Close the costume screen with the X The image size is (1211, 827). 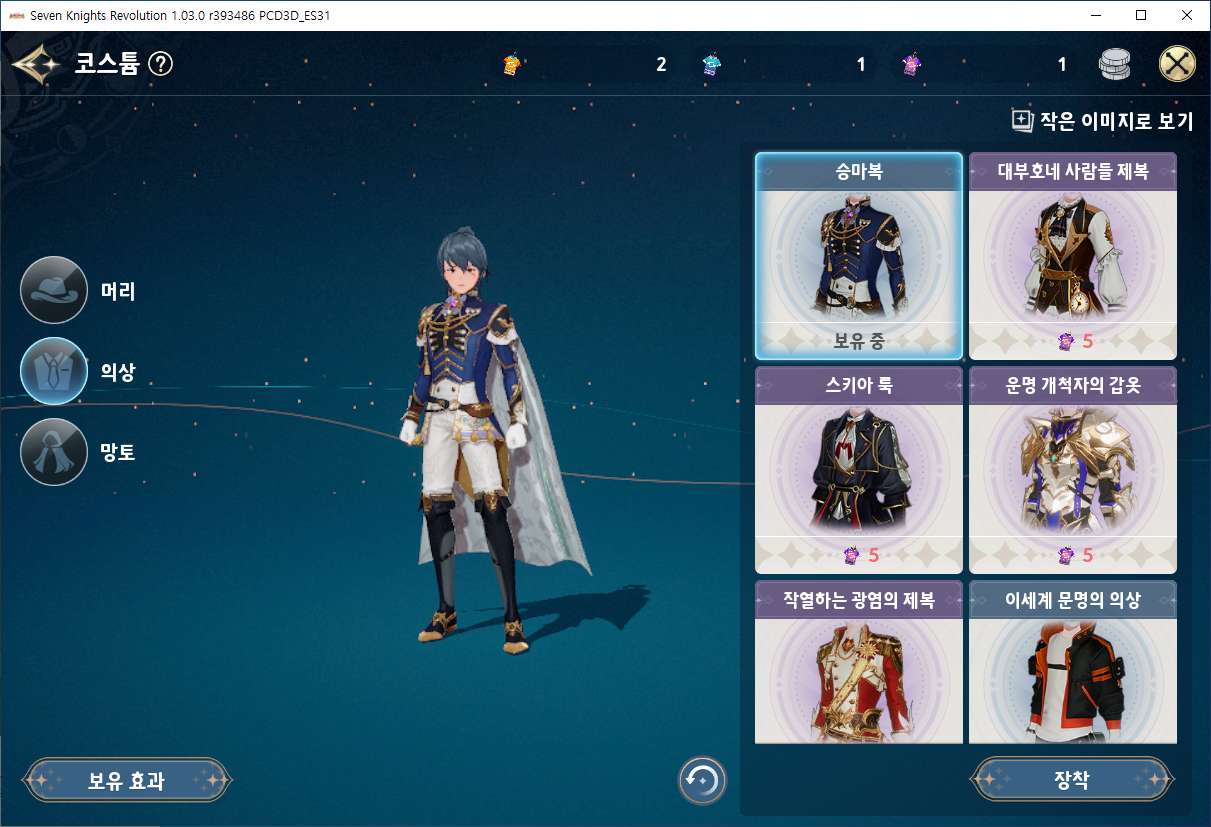1177,65
